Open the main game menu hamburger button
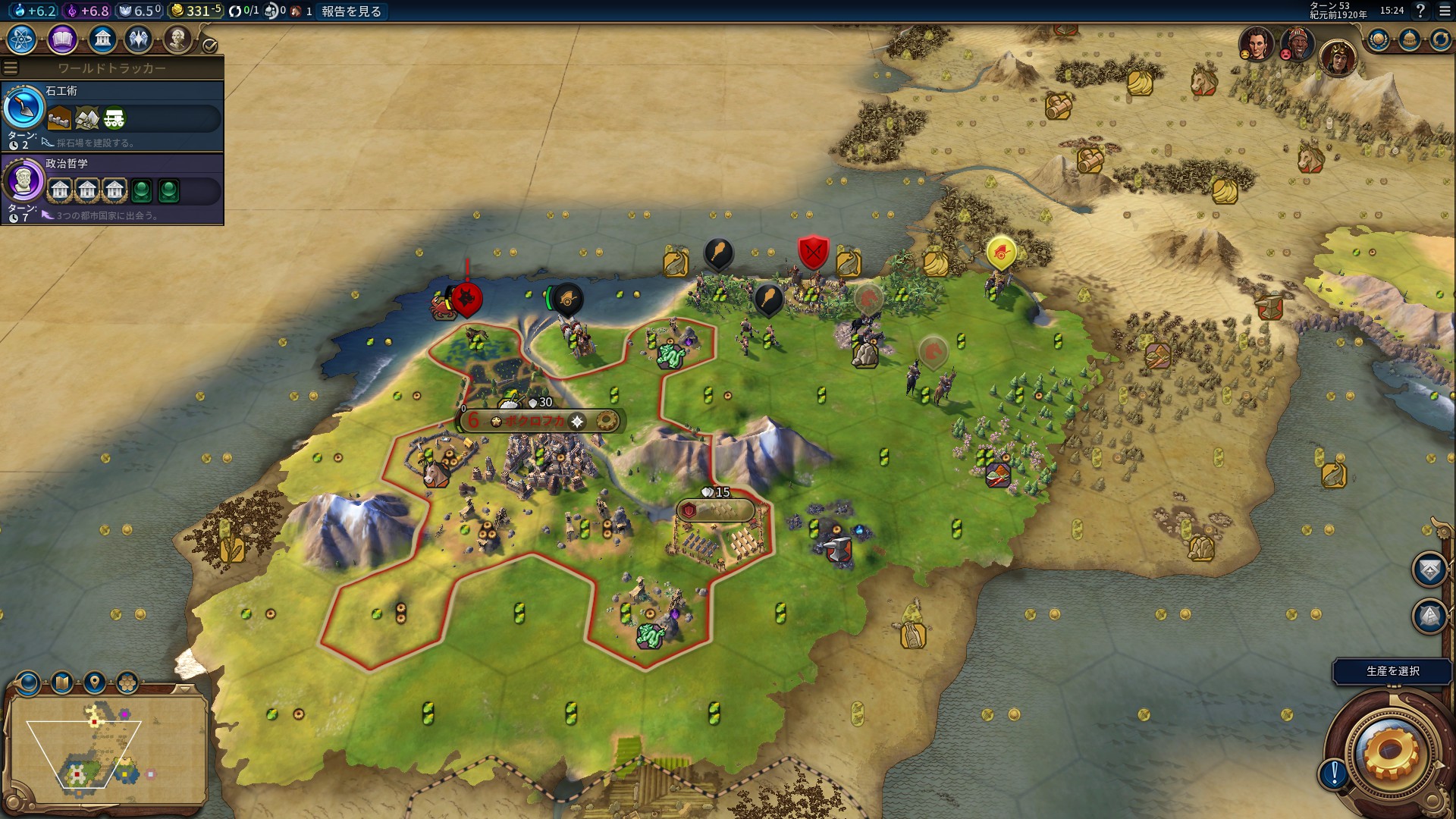Screen dimensions: 1456x819 coord(1445,11)
